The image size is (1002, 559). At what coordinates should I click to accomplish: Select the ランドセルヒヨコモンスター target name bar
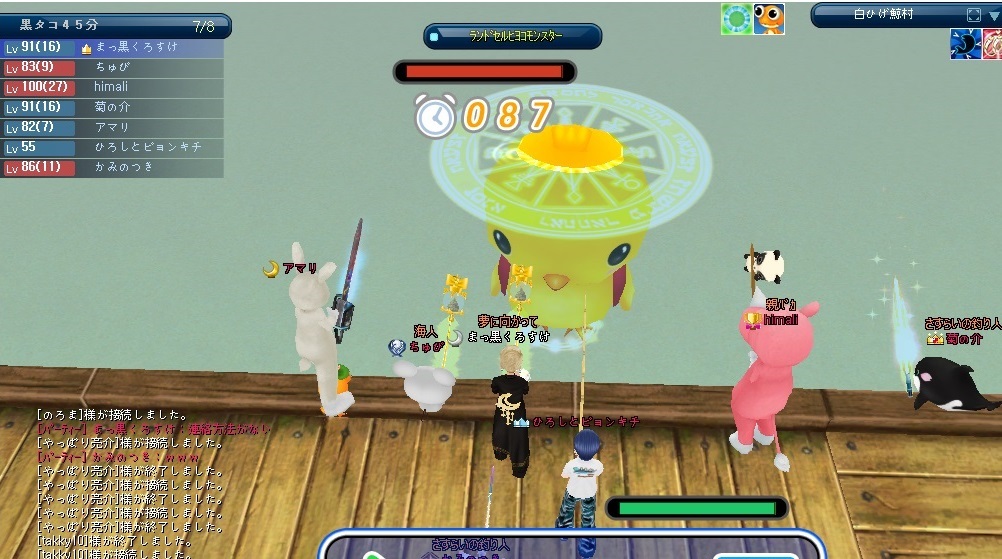(x=513, y=37)
